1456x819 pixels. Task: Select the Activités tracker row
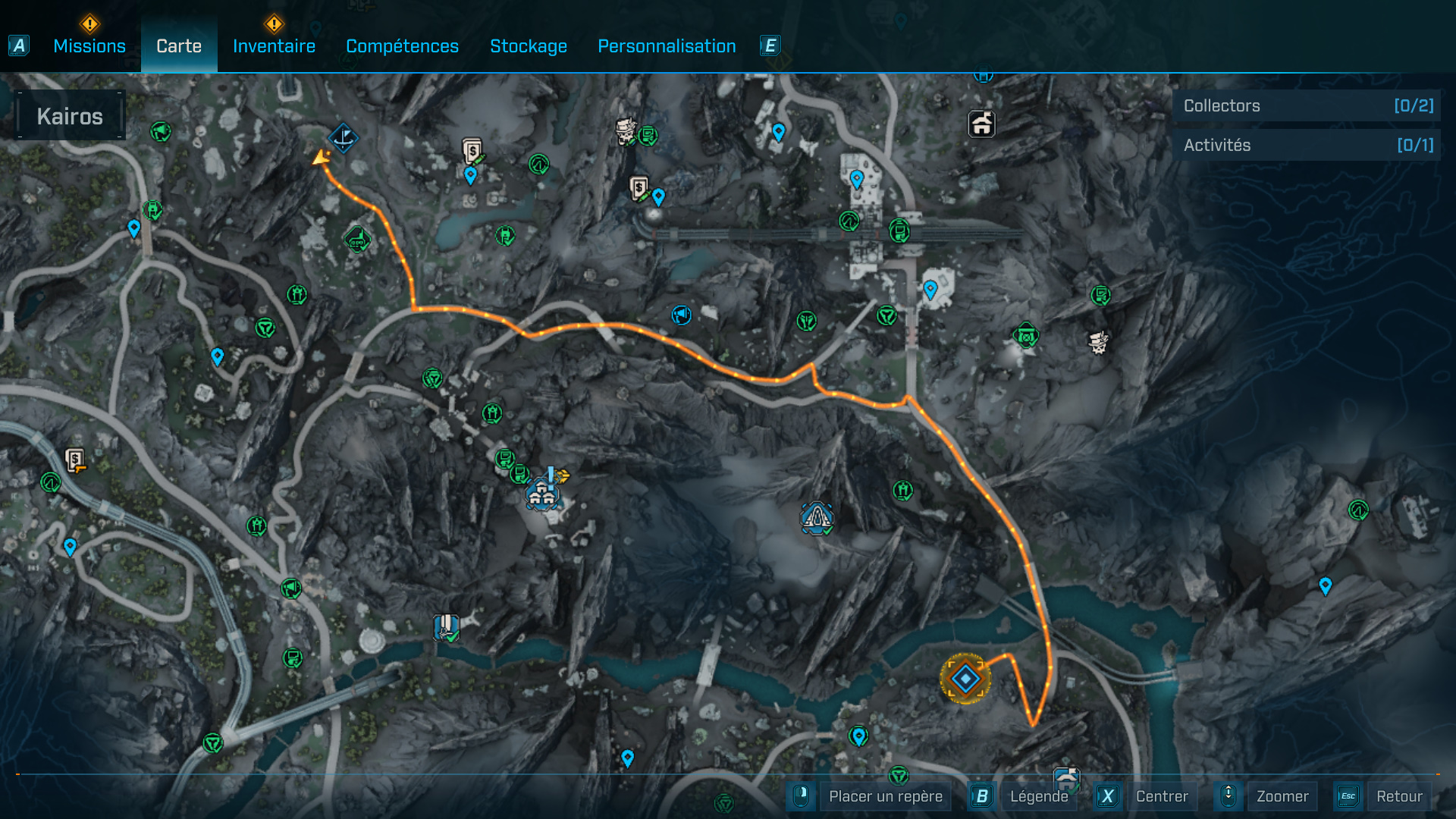1307,145
